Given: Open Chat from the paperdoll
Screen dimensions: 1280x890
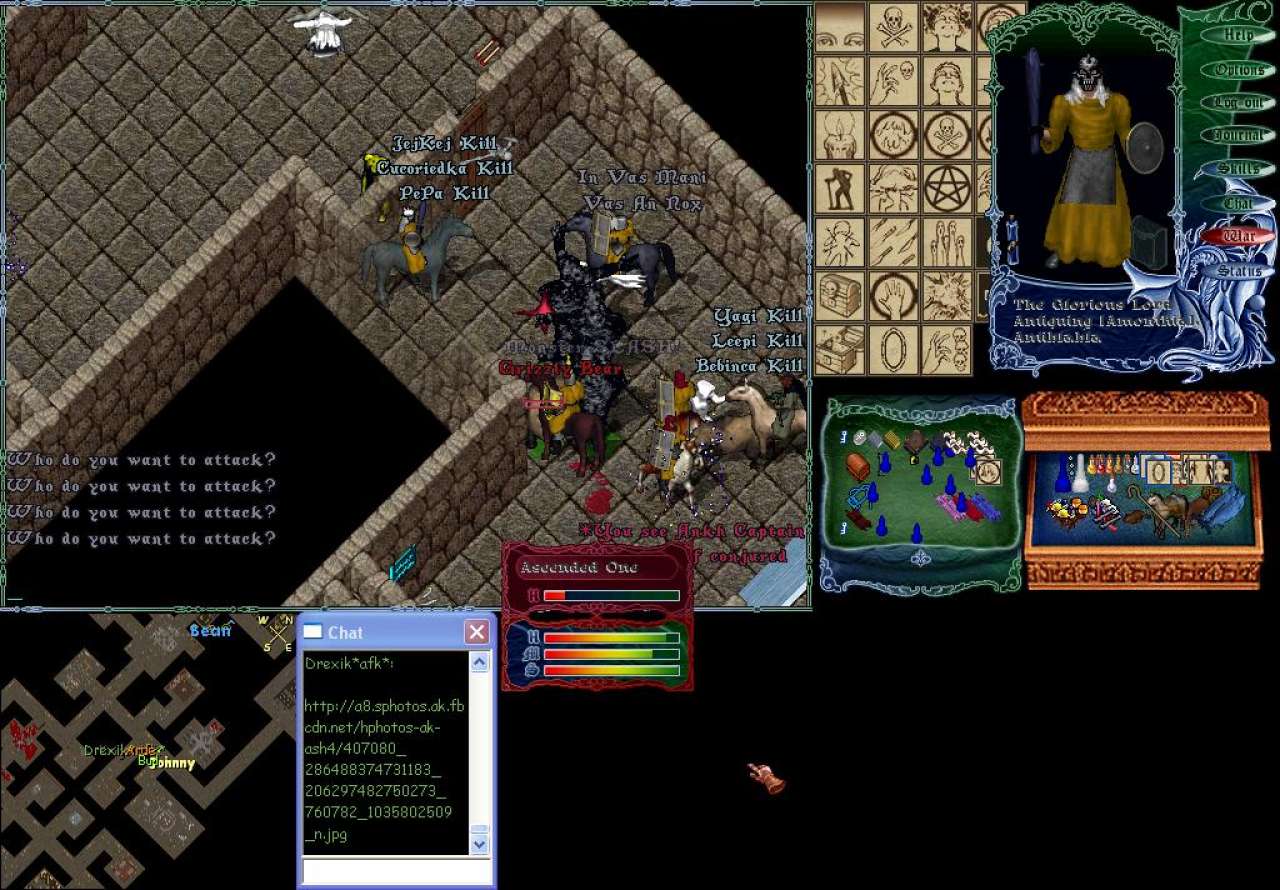Looking at the screenshot, I should [1239, 203].
